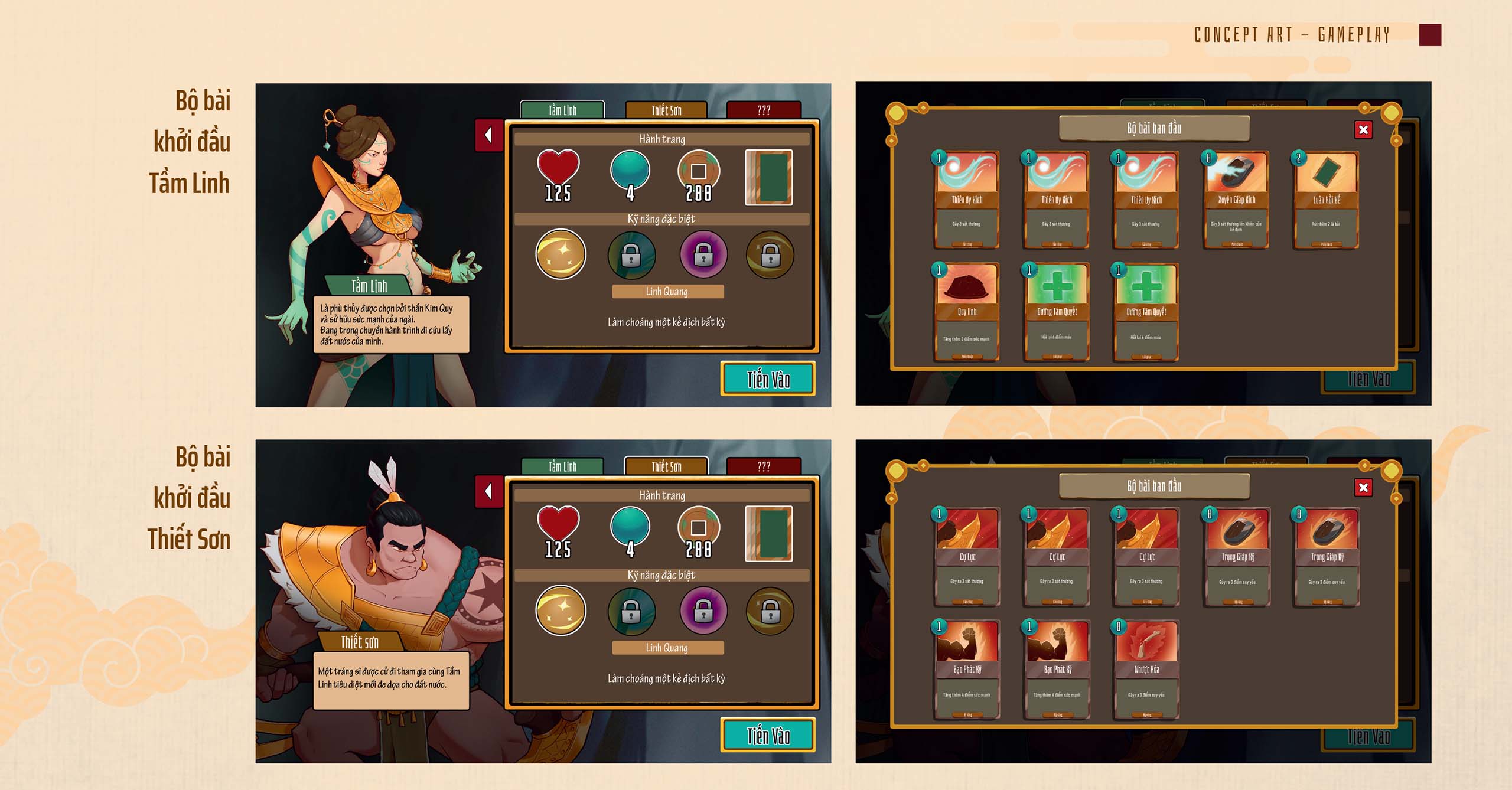1512x790 pixels.
Task: Click the red back arrow beside the witch
Action: [x=489, y=135]
